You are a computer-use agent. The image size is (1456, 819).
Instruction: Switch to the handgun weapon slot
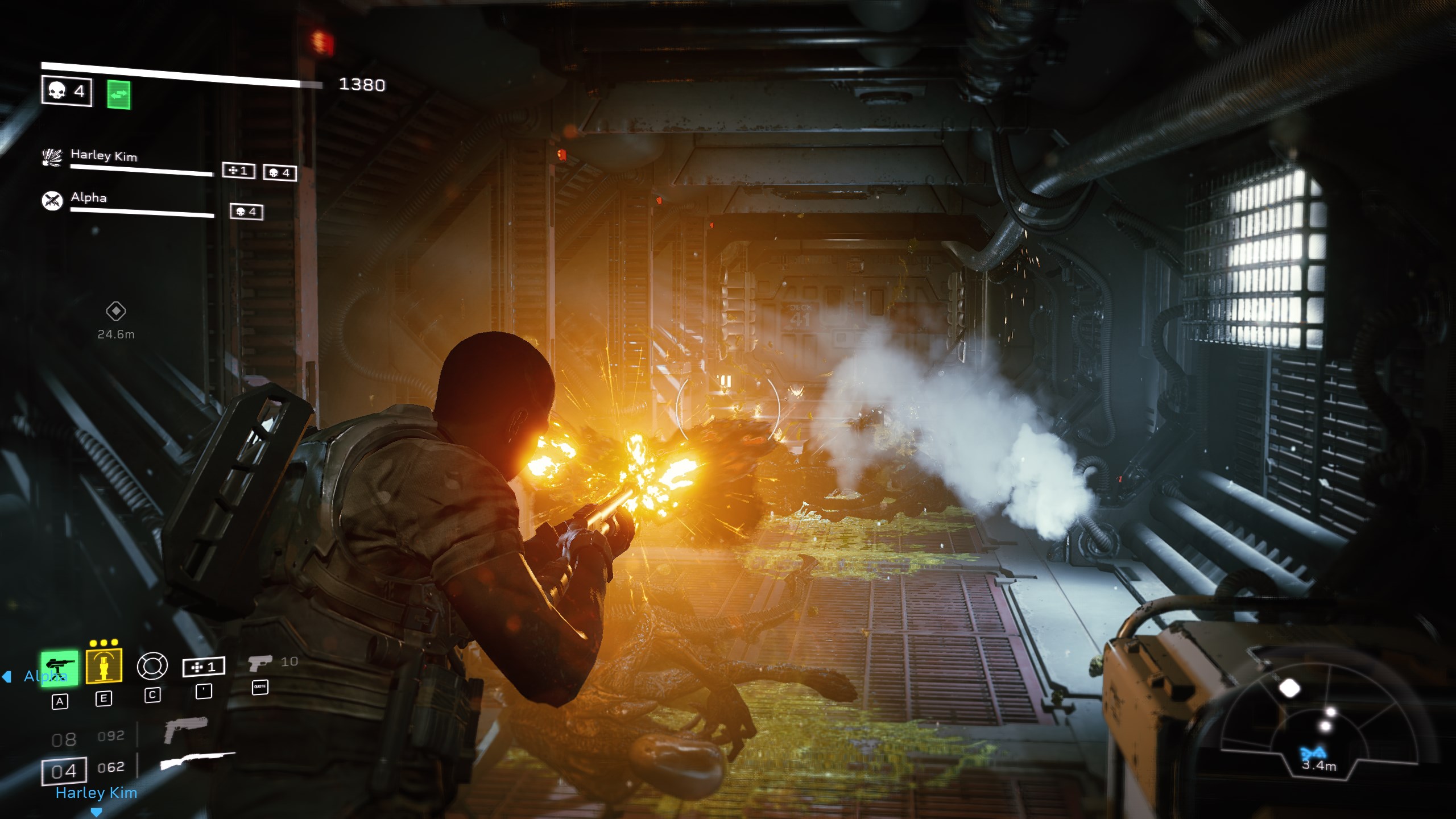point(185,729)
